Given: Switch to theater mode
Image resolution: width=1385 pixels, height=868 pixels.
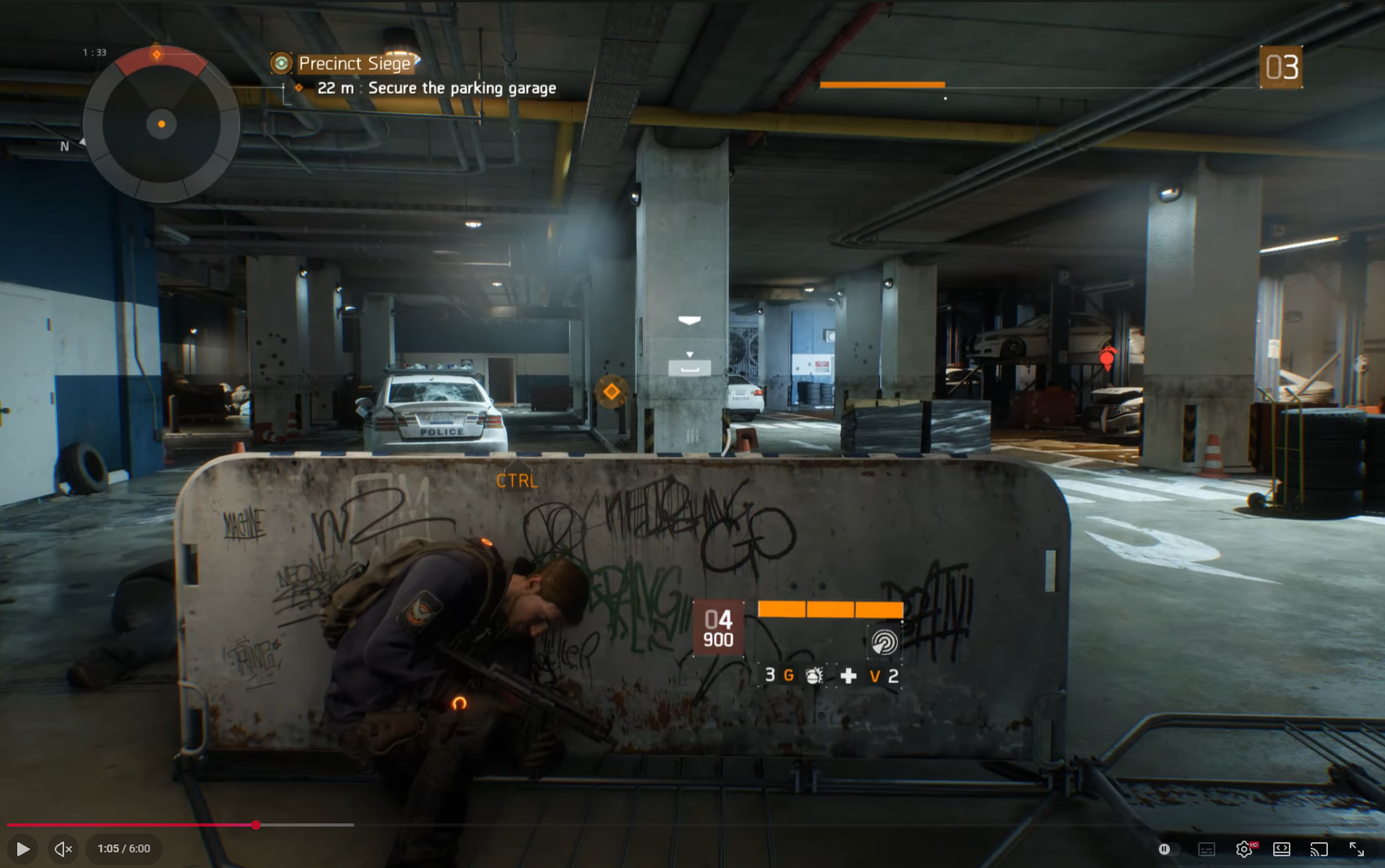Looking at the screenshot, I should [1282, 848].
